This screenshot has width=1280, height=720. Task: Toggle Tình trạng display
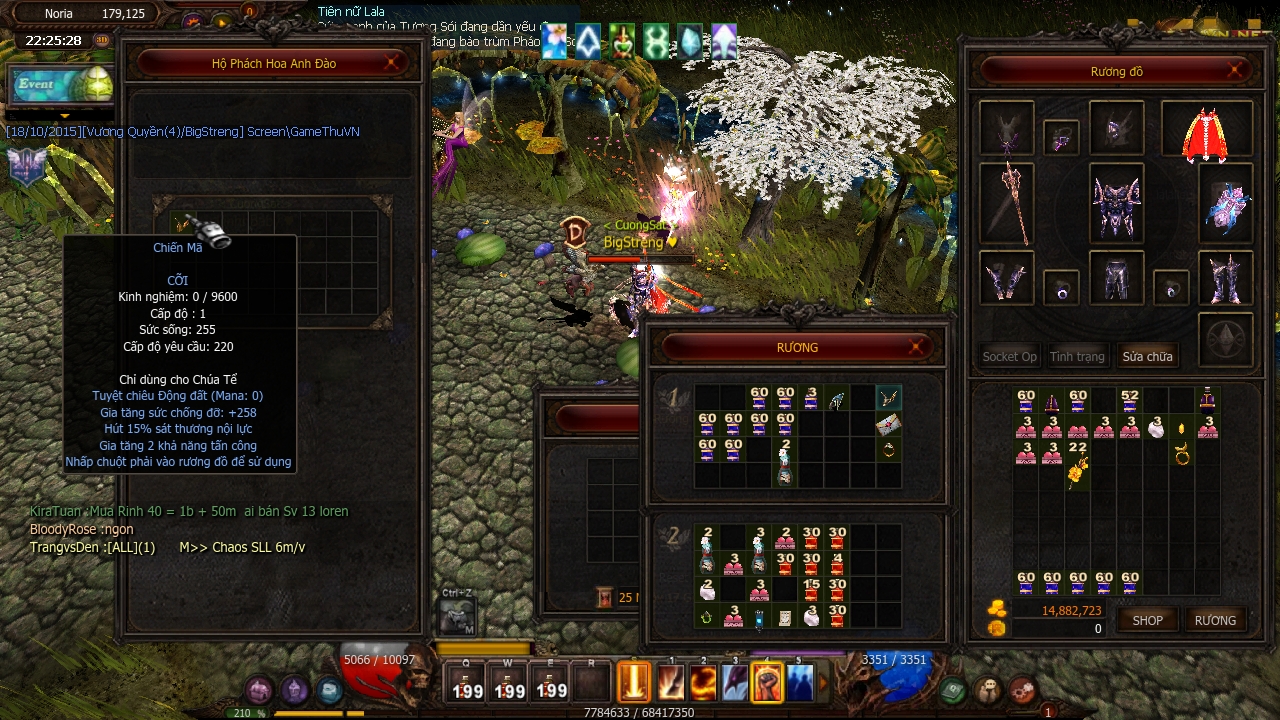pos(1078,356)
